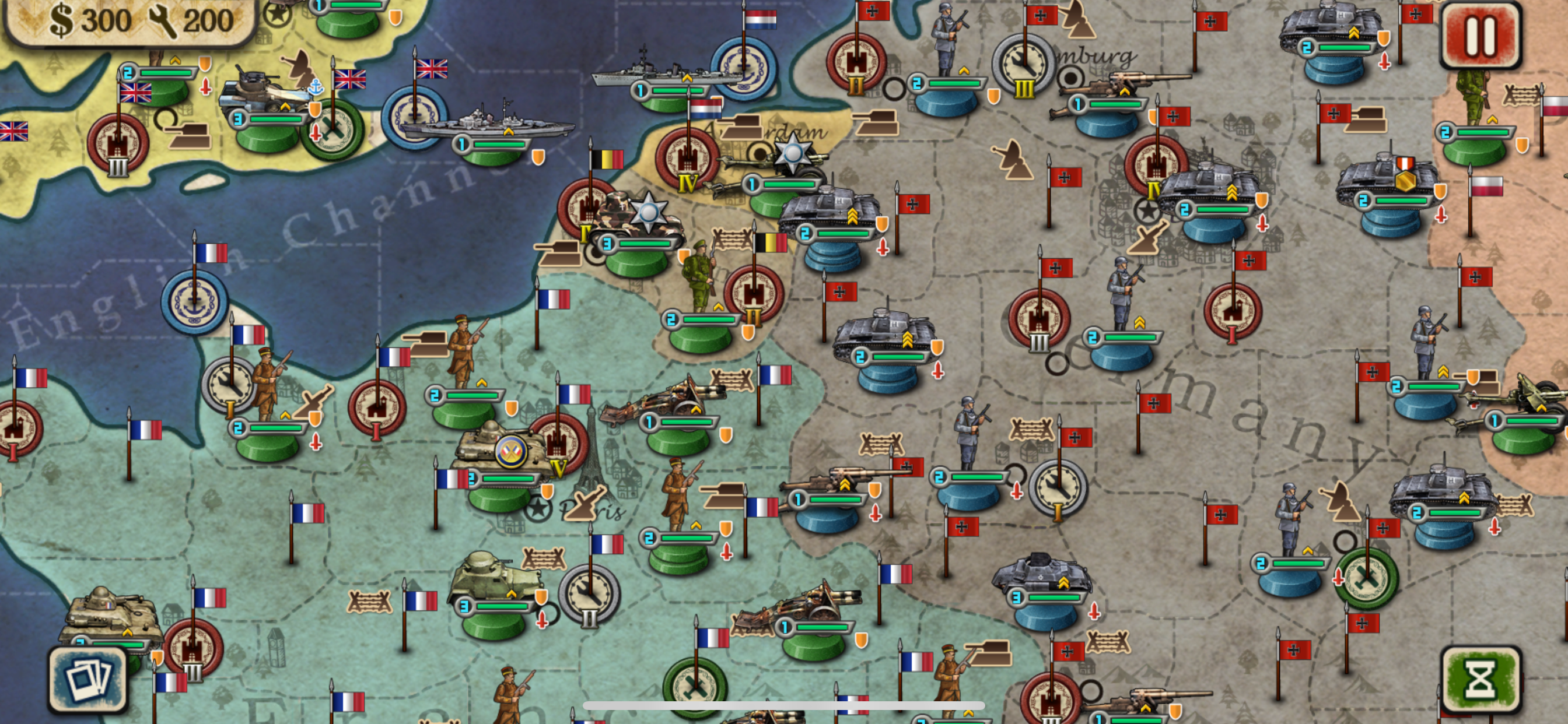The width and height of the screenshot is (1568, 724).
Task: Select the British battleship in the Channel
Action: pos(487,124)
